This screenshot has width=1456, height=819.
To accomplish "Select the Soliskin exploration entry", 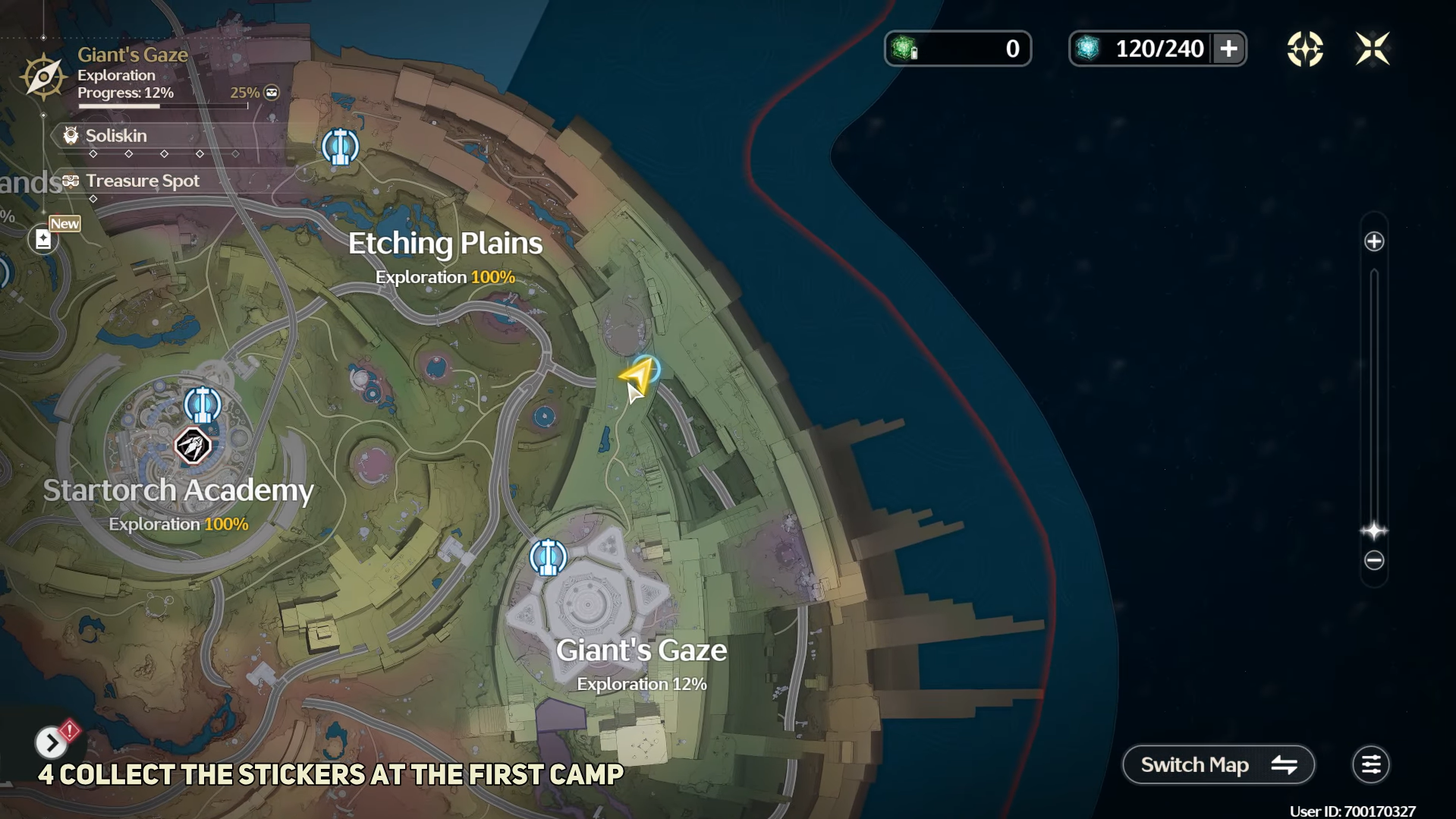I will (116, 136).
